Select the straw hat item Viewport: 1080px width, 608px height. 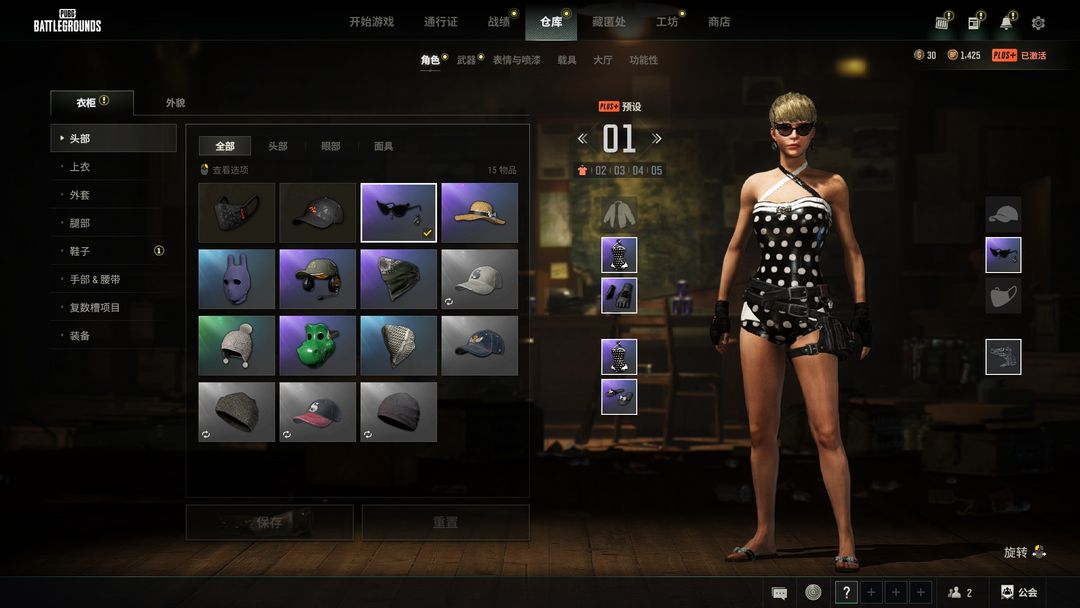(479, 212)
